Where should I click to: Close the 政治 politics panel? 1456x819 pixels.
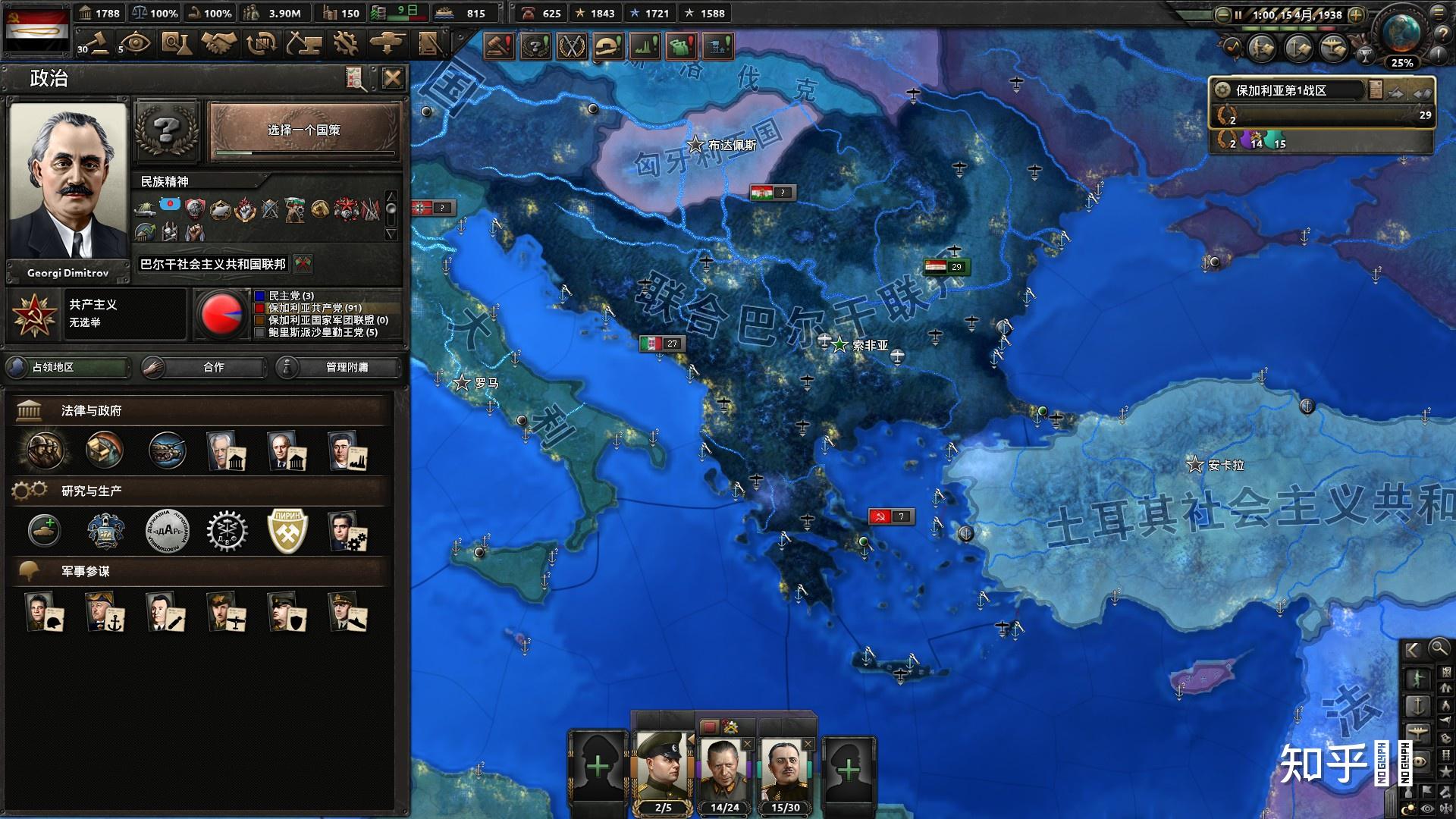[392, 78]
